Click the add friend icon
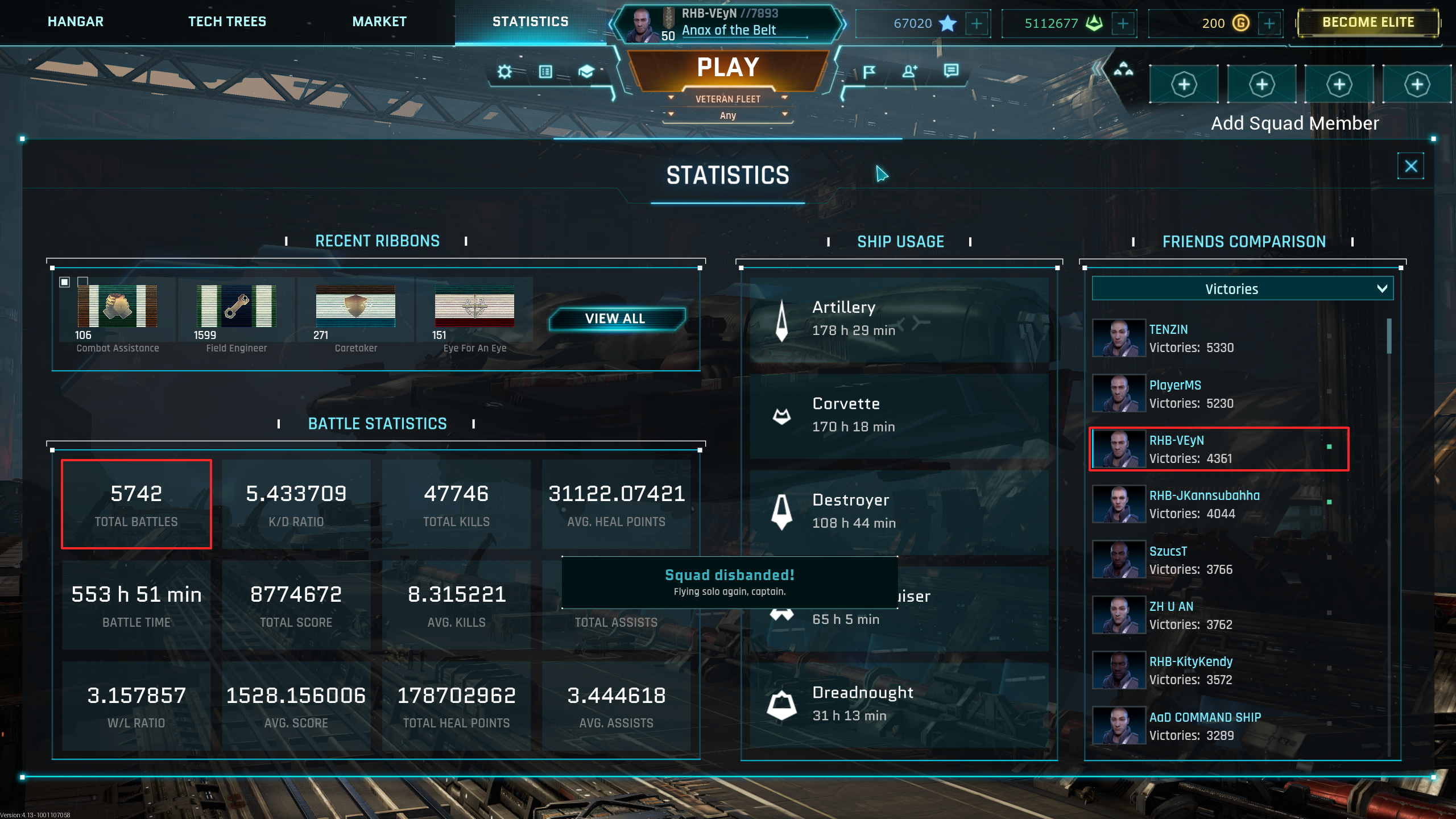This screenshot has height=819, width=1456. pyautogui.click(x=909, y=72)
